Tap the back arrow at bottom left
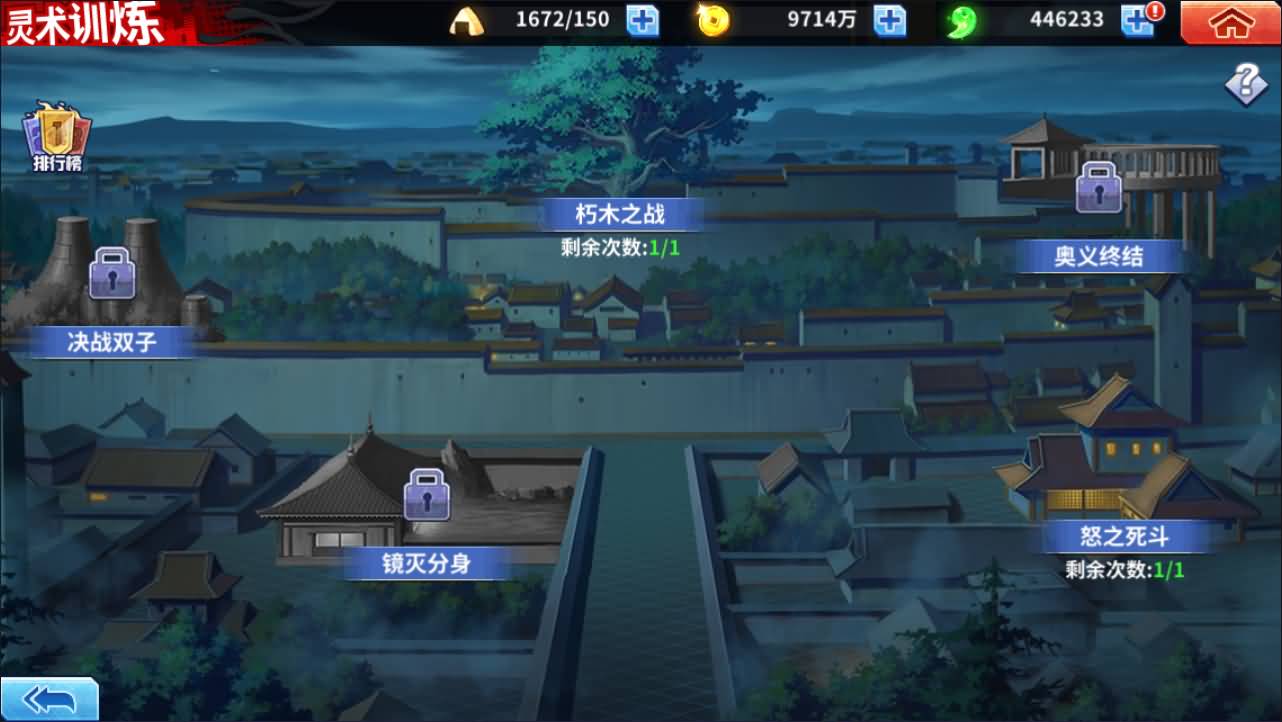Viewport: 1282px width, 722px height. coord(47,700)
